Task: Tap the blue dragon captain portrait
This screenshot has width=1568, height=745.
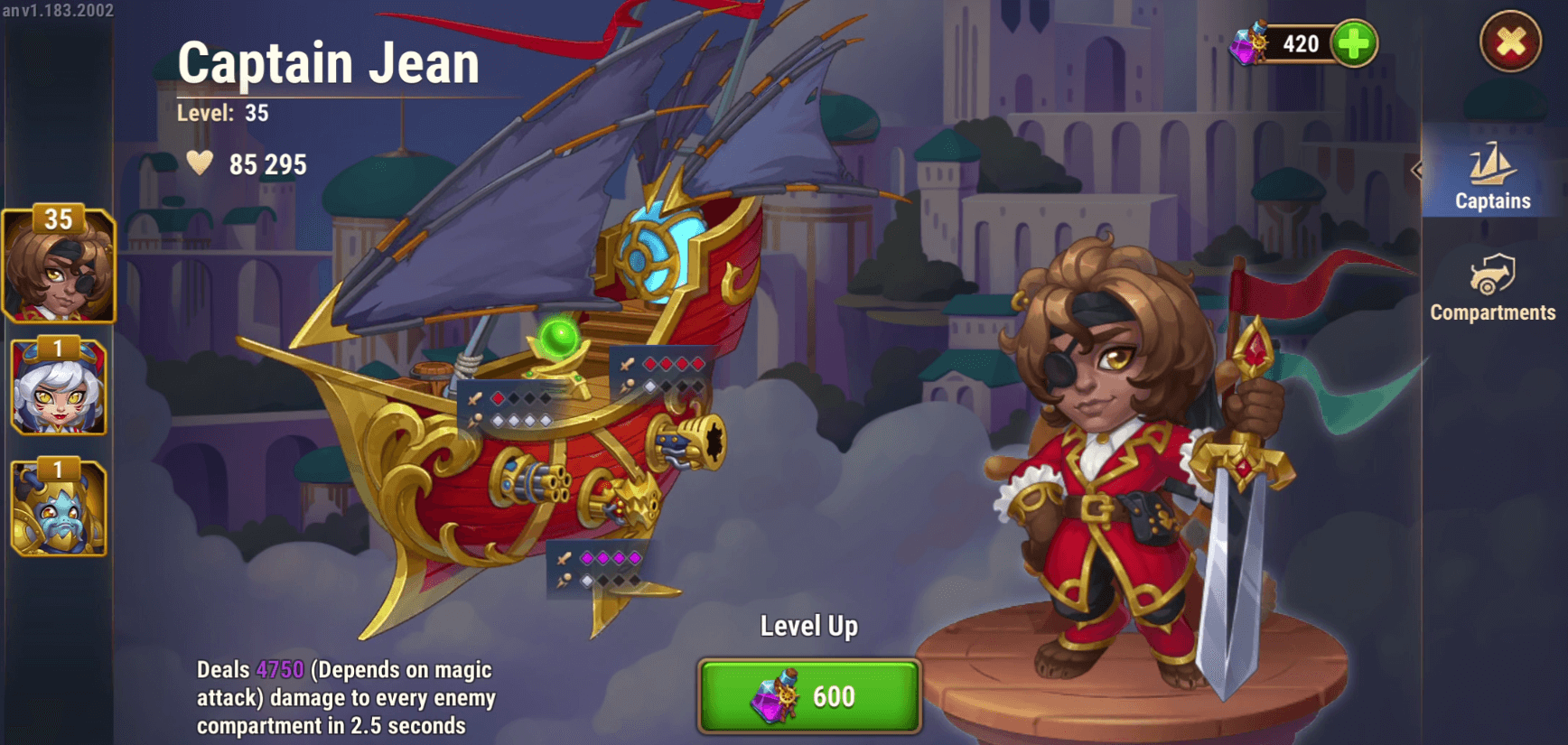Action: coord(60,510)
